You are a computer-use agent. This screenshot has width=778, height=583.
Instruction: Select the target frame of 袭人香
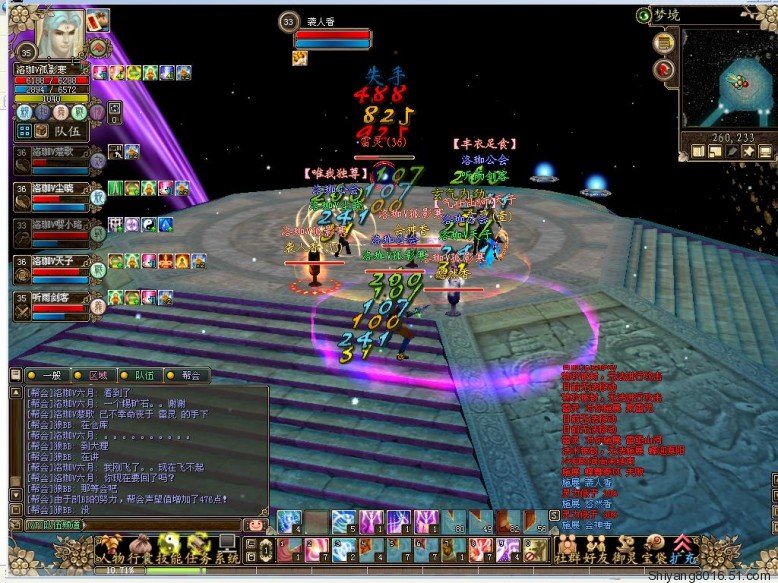(x=331, y=37)
